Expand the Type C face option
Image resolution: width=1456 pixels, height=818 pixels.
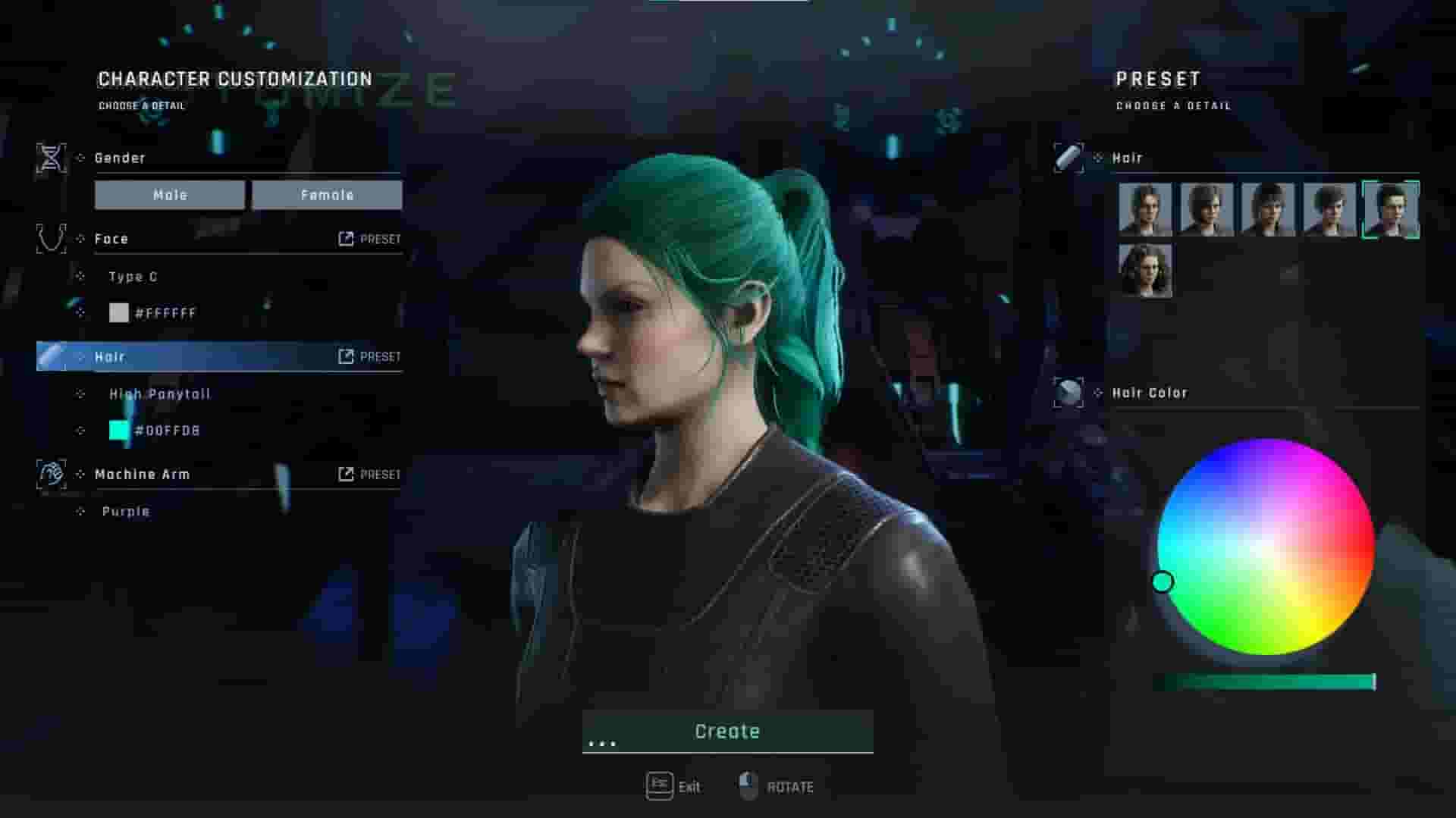point(133,277)
